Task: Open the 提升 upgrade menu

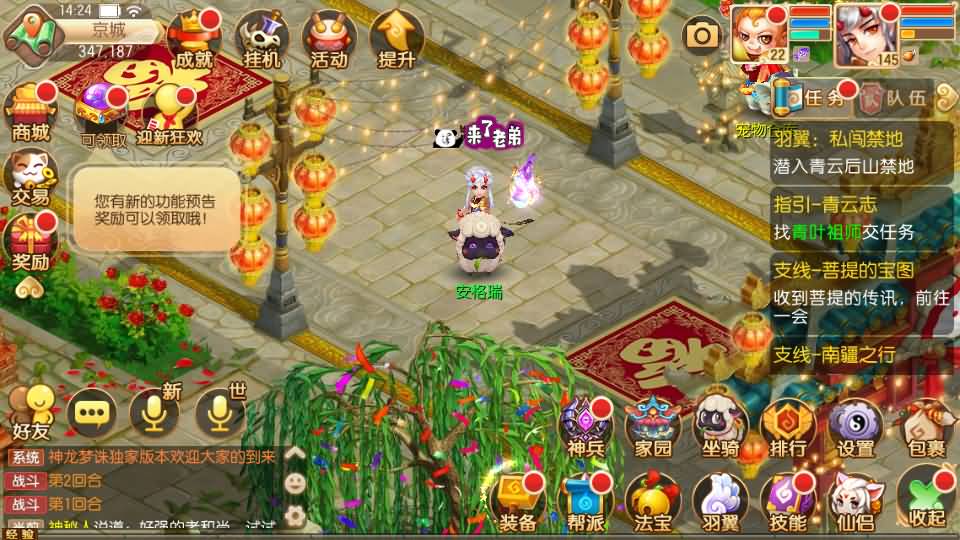Action: 396,40
